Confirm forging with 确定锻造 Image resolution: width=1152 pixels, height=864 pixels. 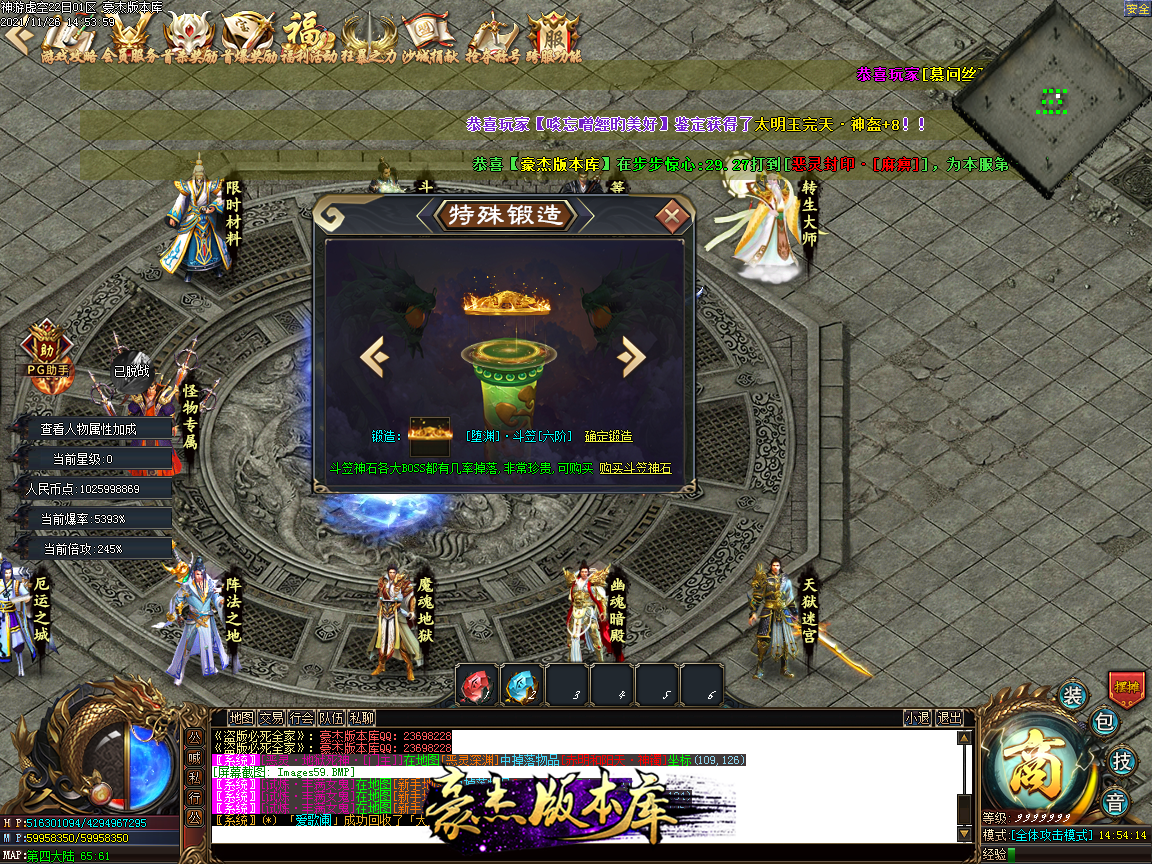608,437
